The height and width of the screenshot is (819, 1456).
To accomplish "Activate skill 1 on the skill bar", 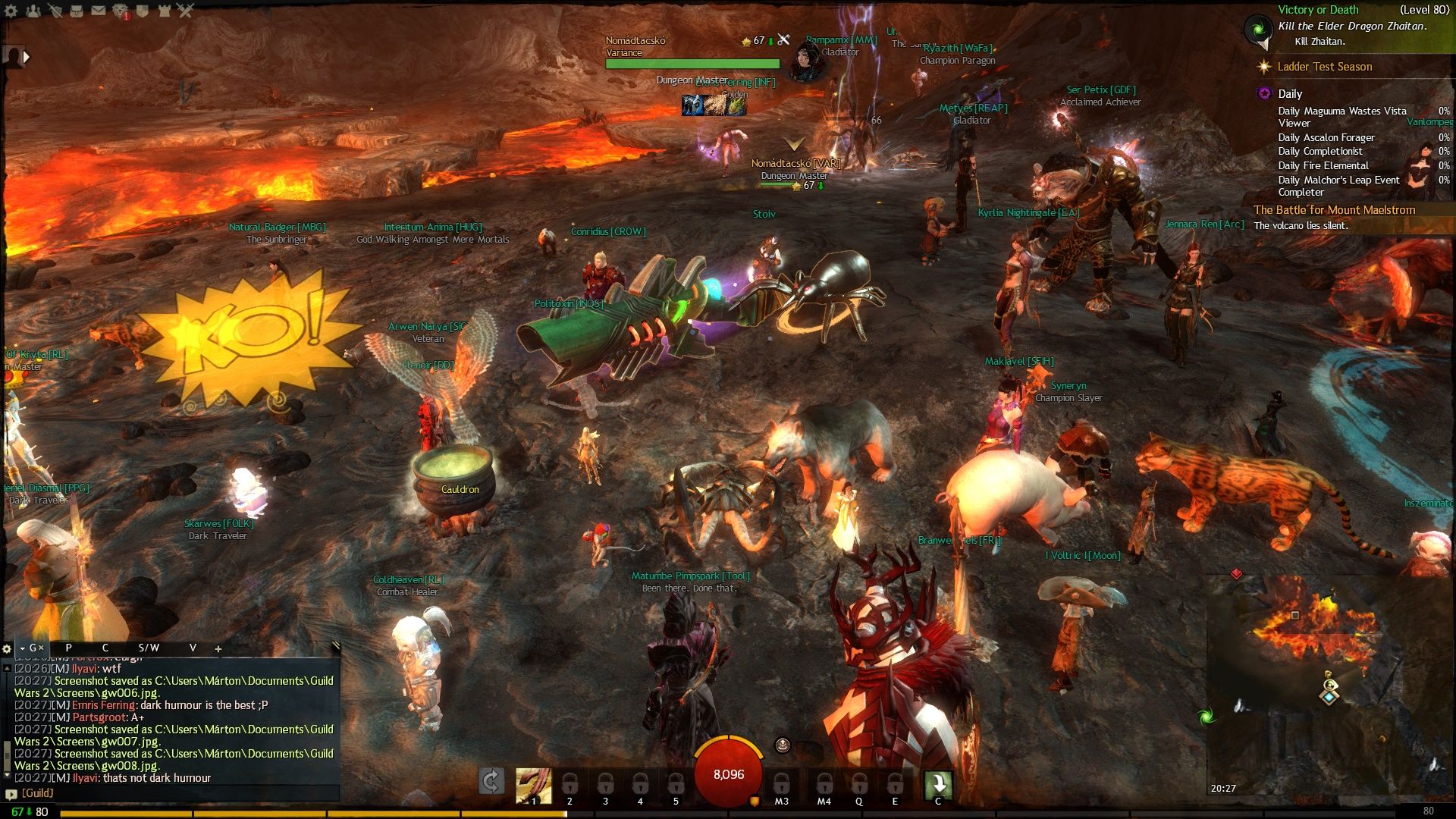I will (x=533, y=786).
